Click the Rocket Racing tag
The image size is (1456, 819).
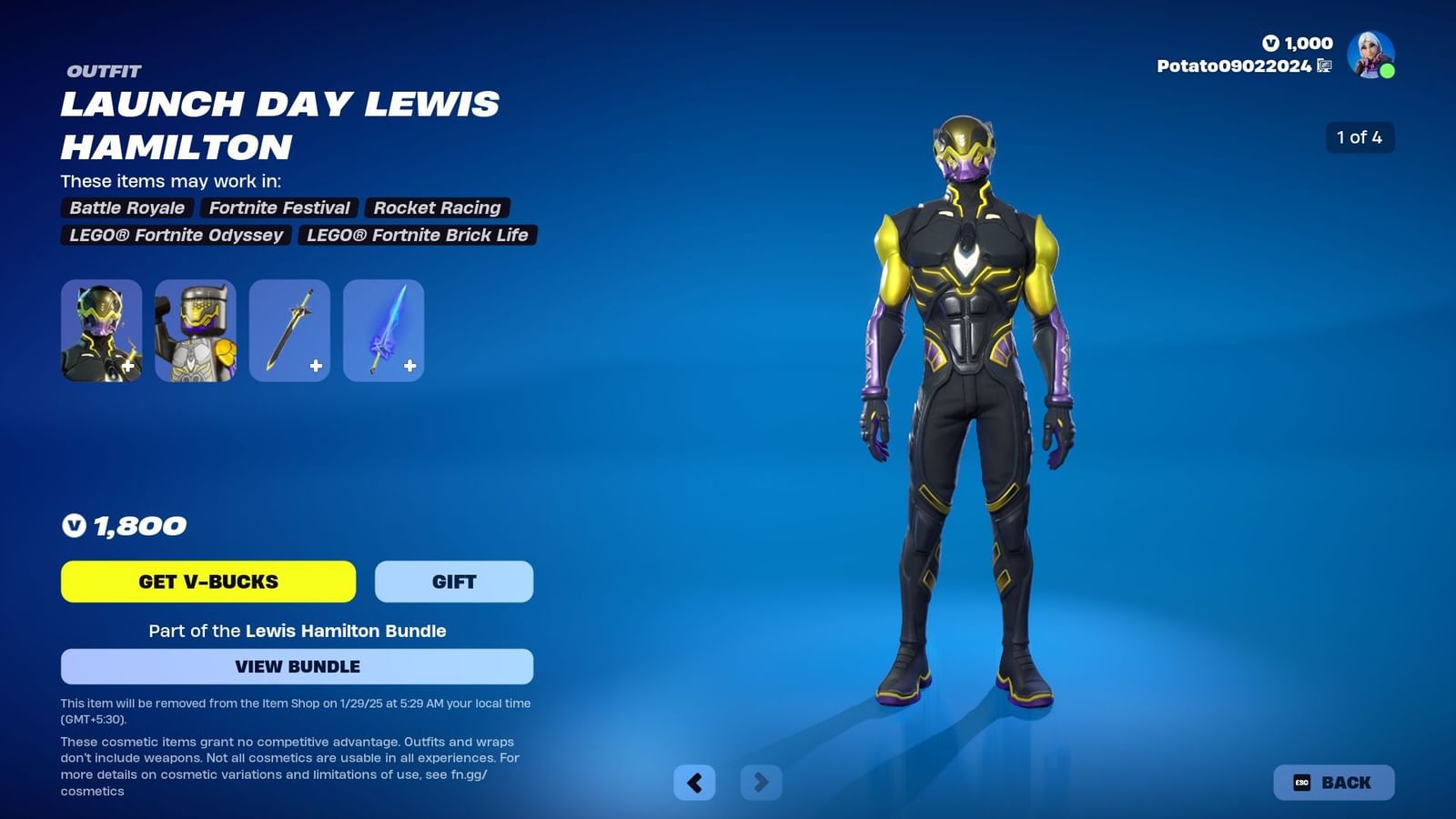point(437,207)
